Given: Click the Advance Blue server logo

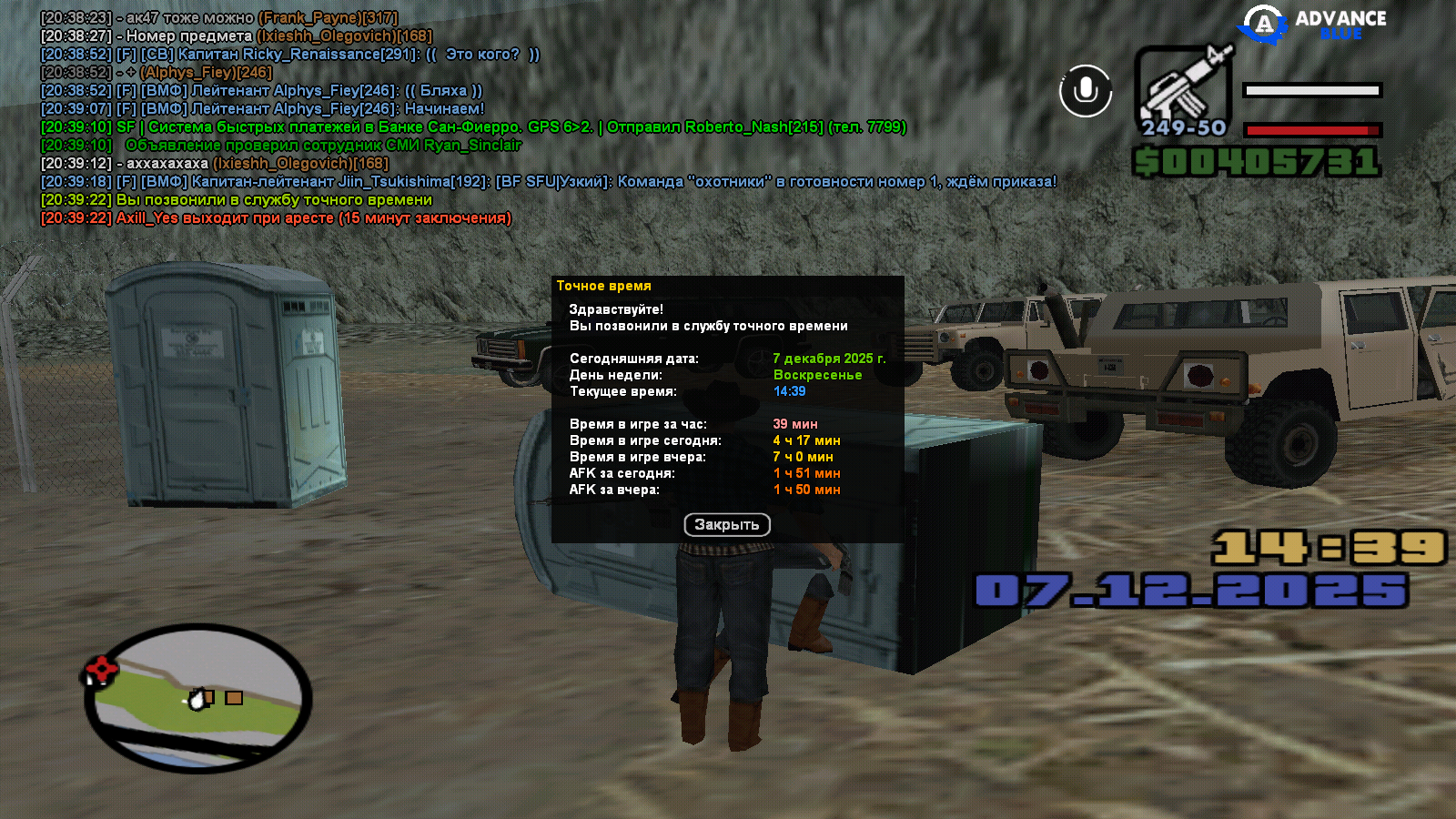Looking at the screenshot, I should point(1311,25).
